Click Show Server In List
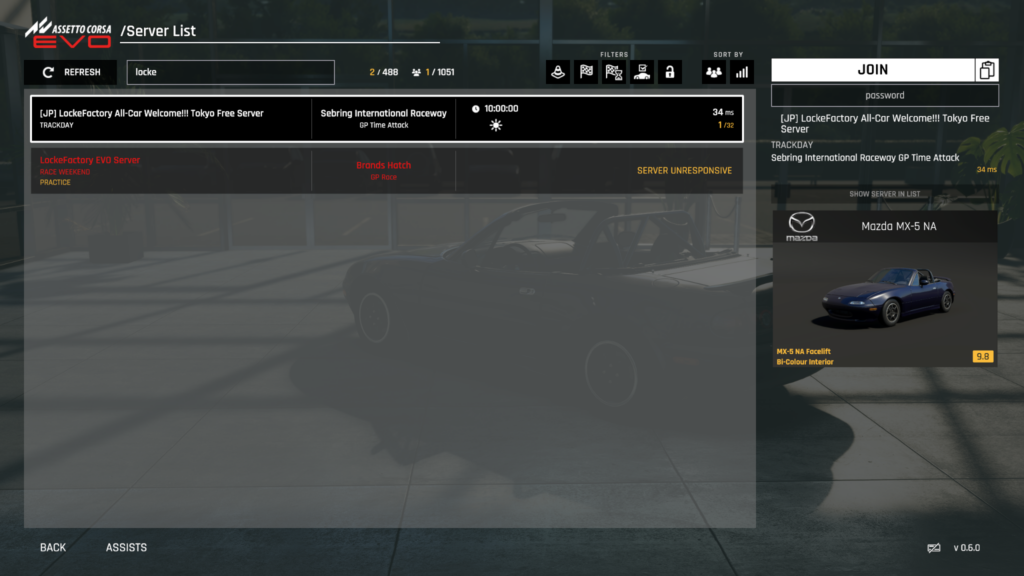1024x576 pixels. point(884,194)
